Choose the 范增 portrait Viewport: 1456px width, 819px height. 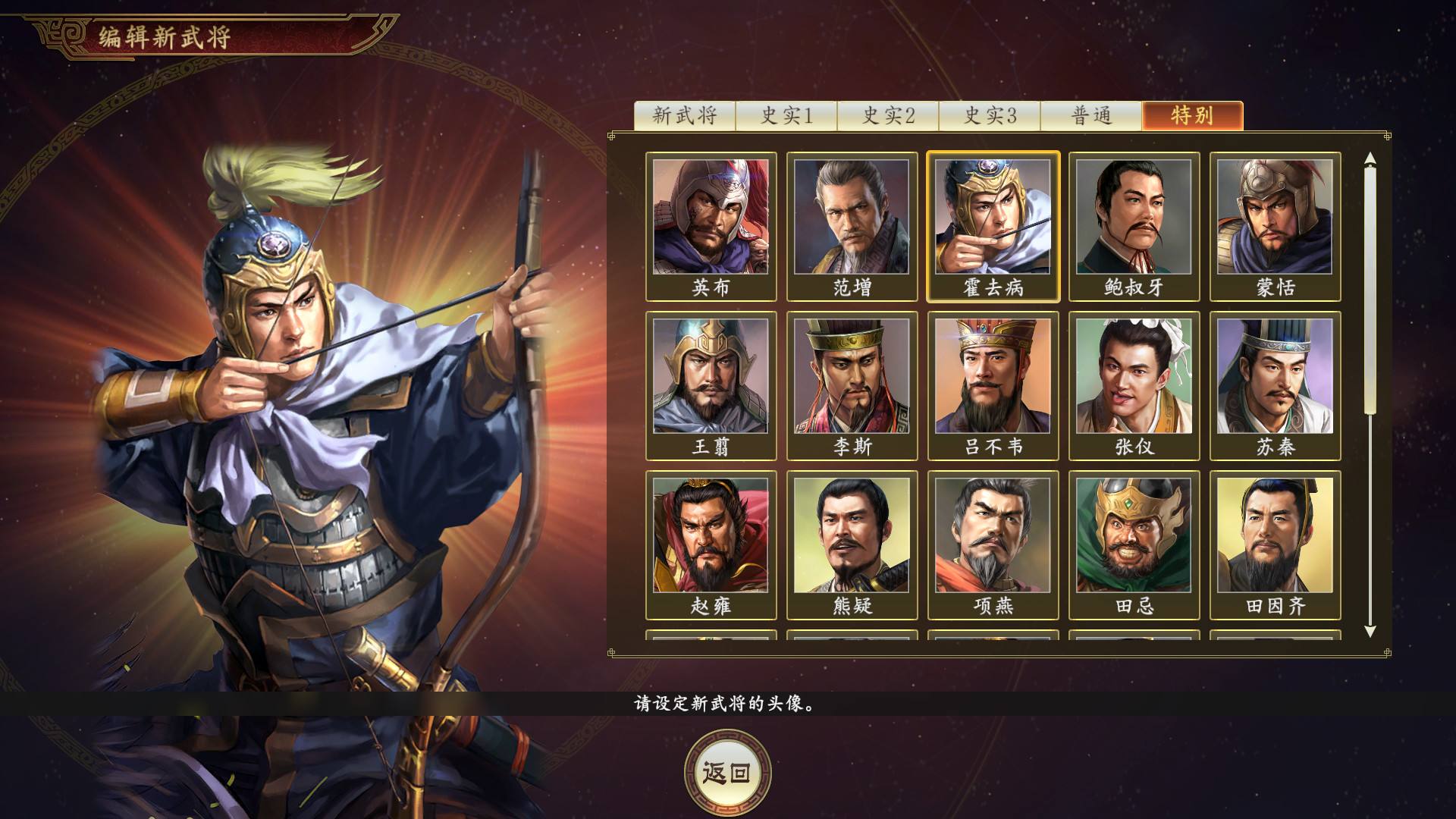coord(852,224)
